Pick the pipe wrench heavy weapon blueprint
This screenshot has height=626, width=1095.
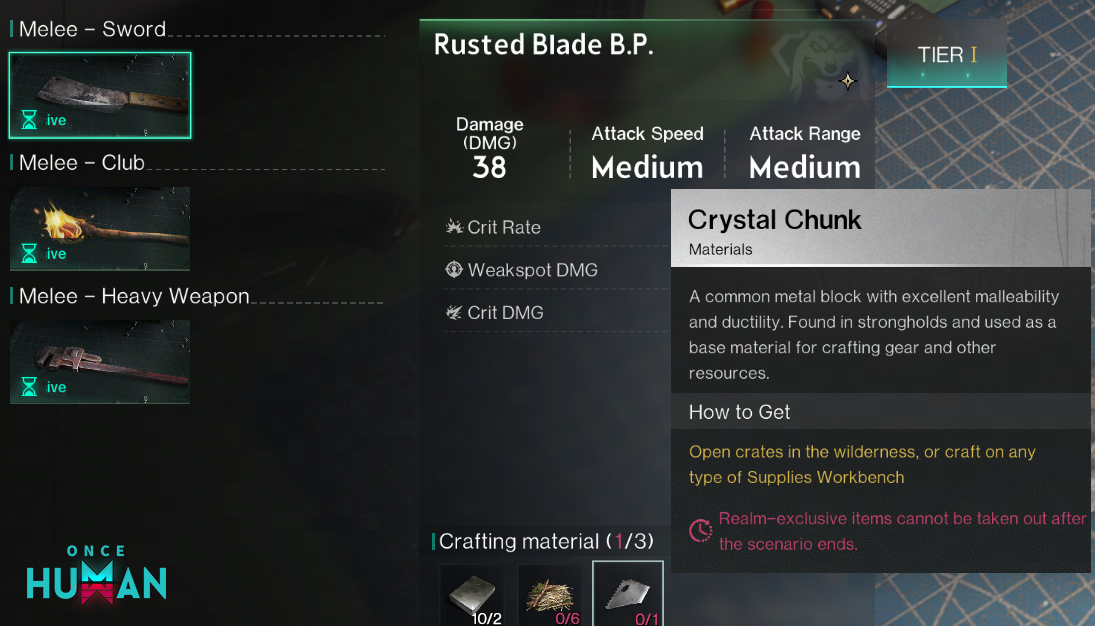tap(100, 361)
